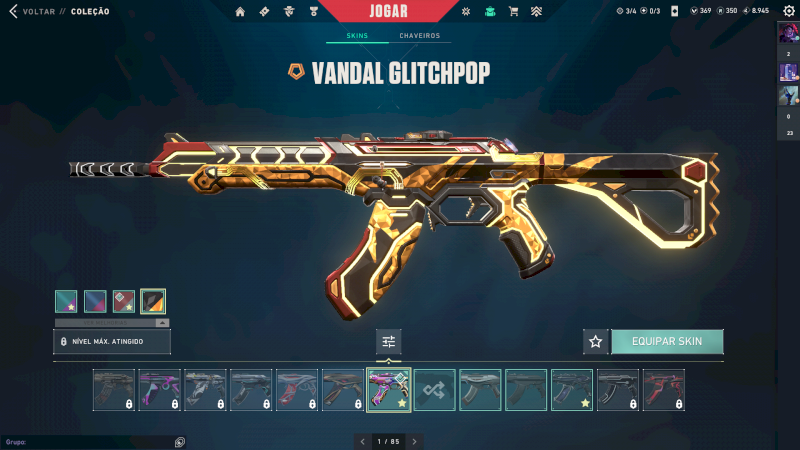Switch to the Chaveiros tab
This screenshot has height=450, width=800.
(419, 36)
